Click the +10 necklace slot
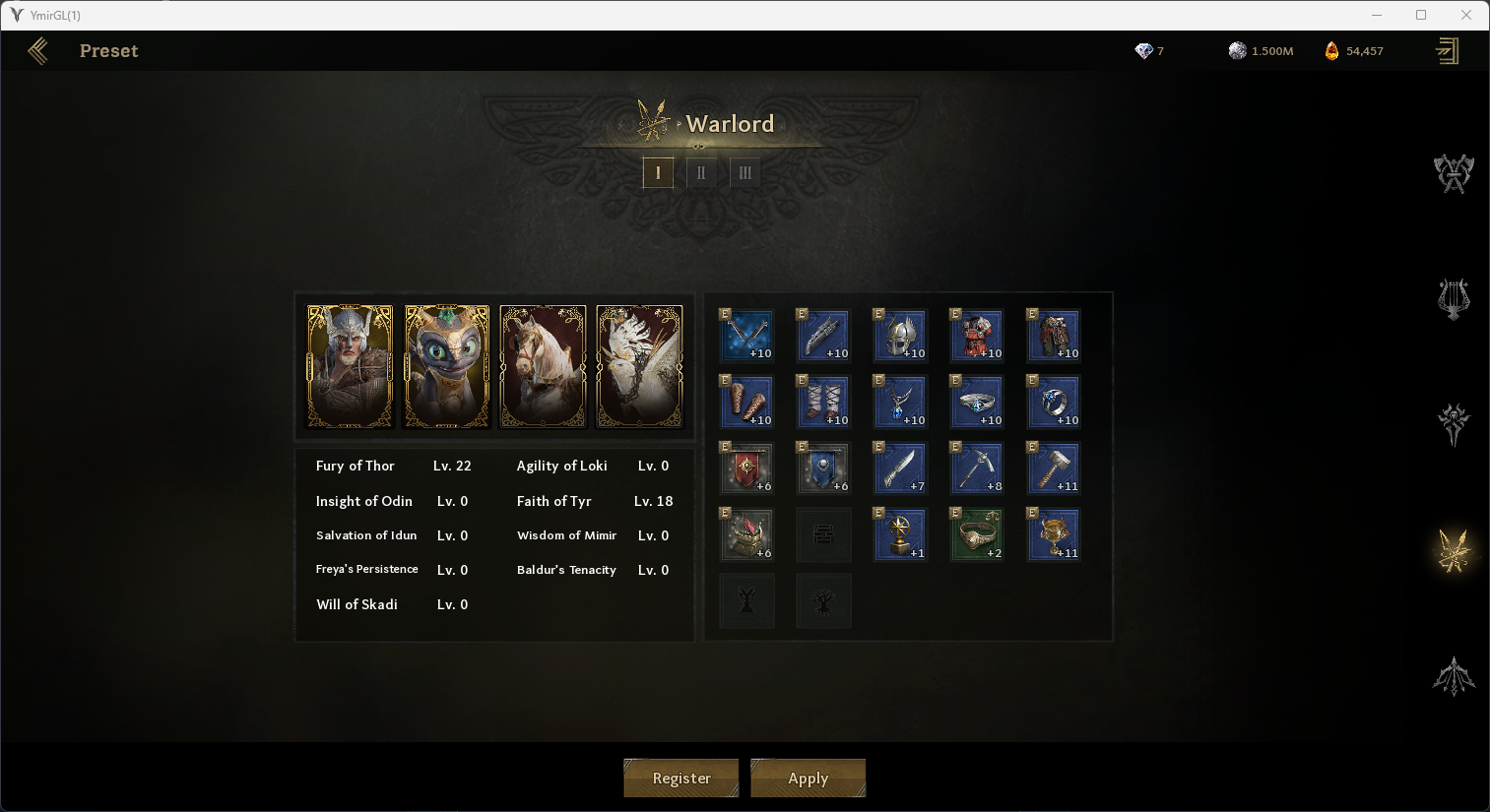 coord(900,402)
